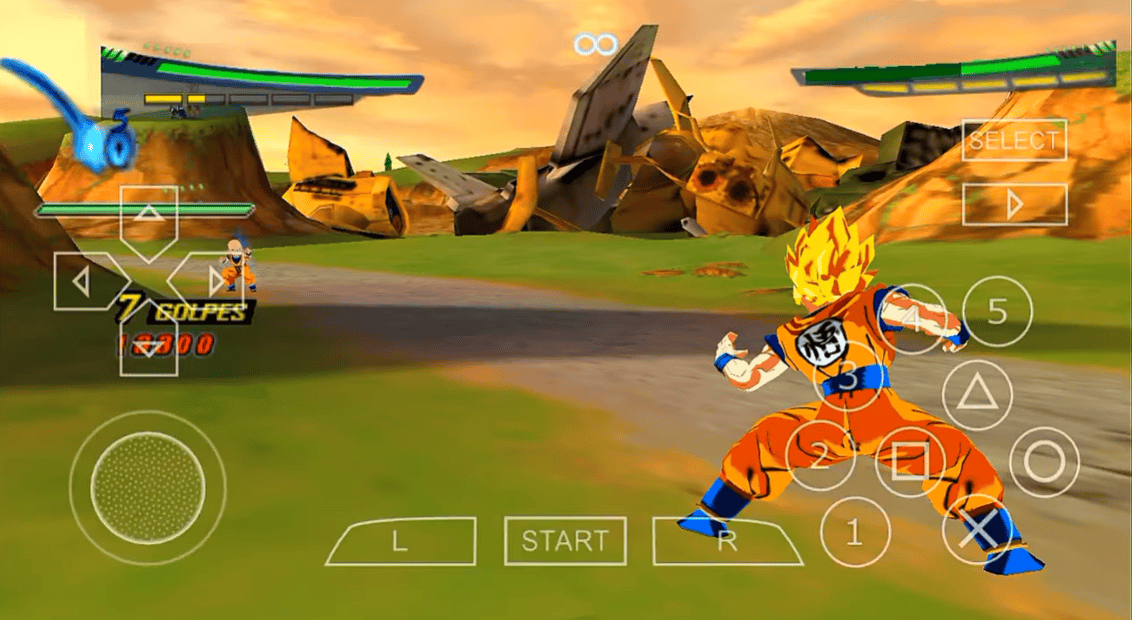Tap the round button labeled 5
1132x620 pixels.
[997, 311]
